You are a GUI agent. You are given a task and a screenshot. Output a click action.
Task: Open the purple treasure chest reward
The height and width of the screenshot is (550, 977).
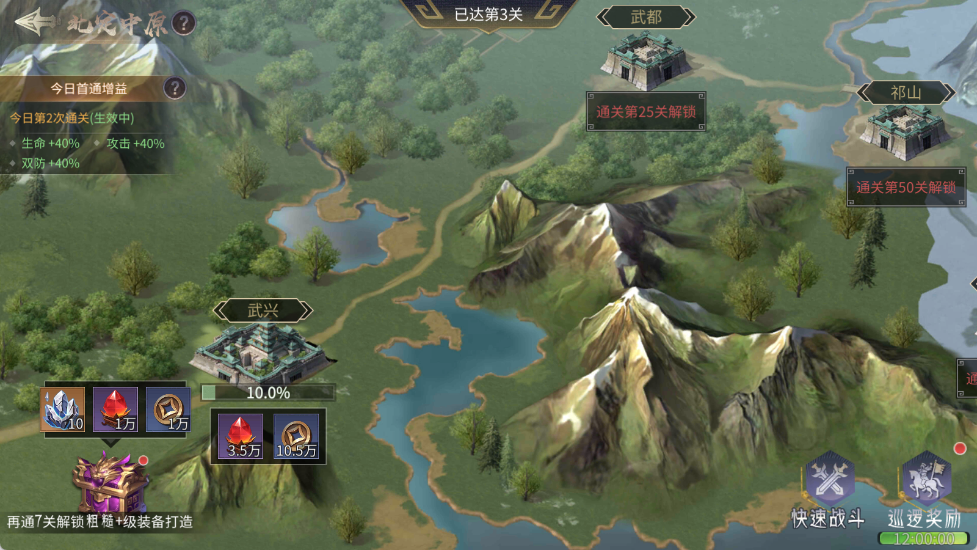point(110,482)
